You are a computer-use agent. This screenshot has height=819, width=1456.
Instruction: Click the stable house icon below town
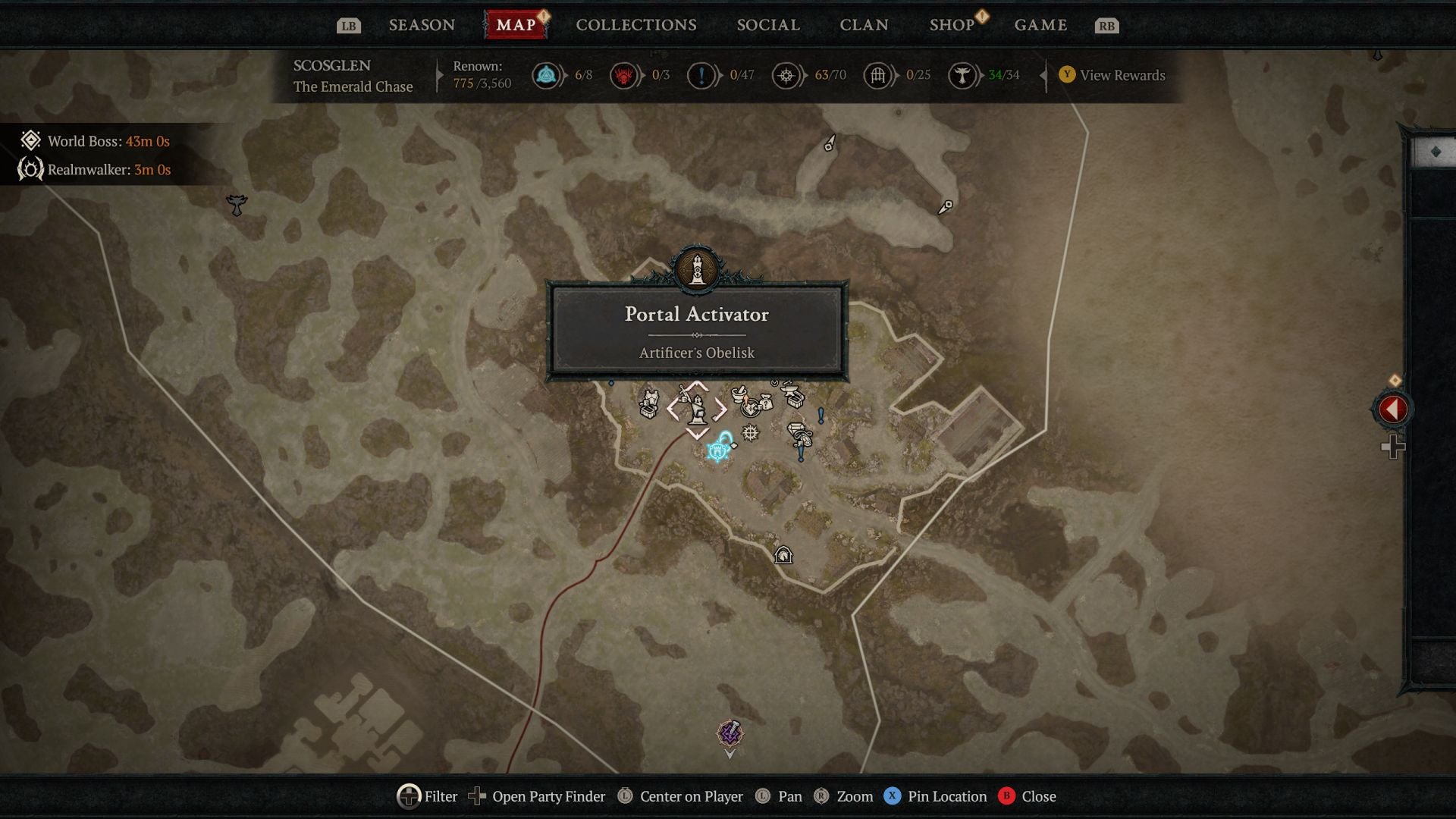tap(782, 554)
